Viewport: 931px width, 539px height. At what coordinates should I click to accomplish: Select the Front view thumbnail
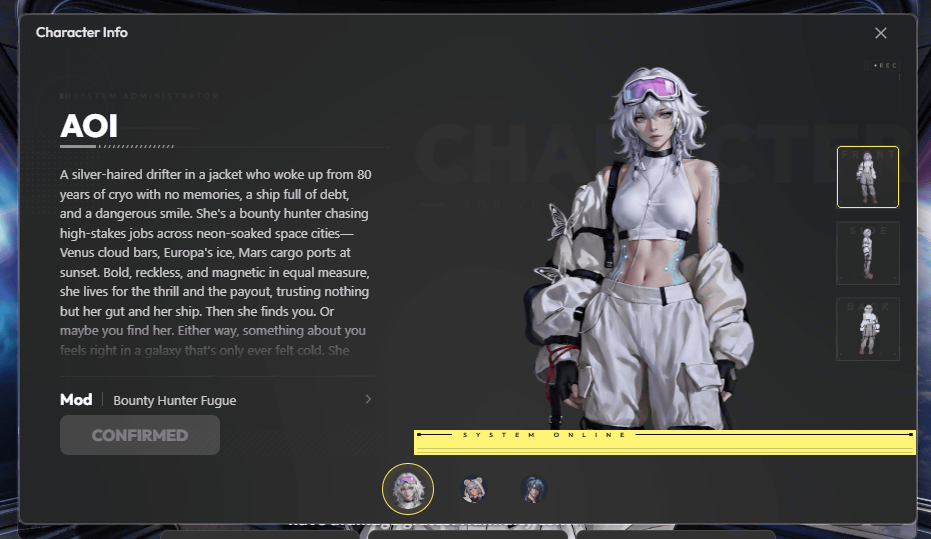867,177
